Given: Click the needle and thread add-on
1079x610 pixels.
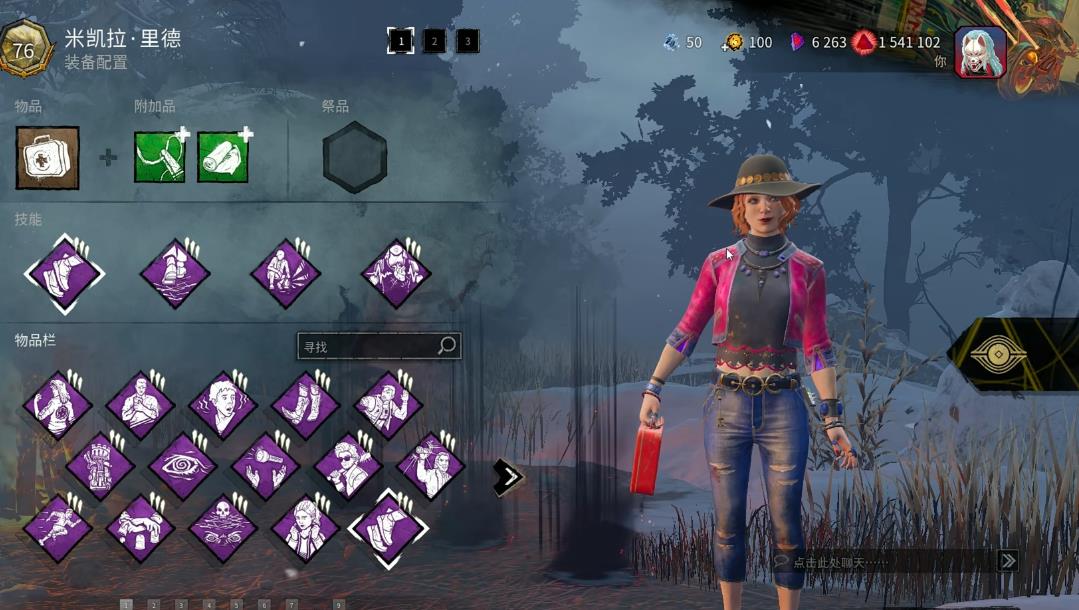Looking at the screenshot, I should tap(160, 158).
